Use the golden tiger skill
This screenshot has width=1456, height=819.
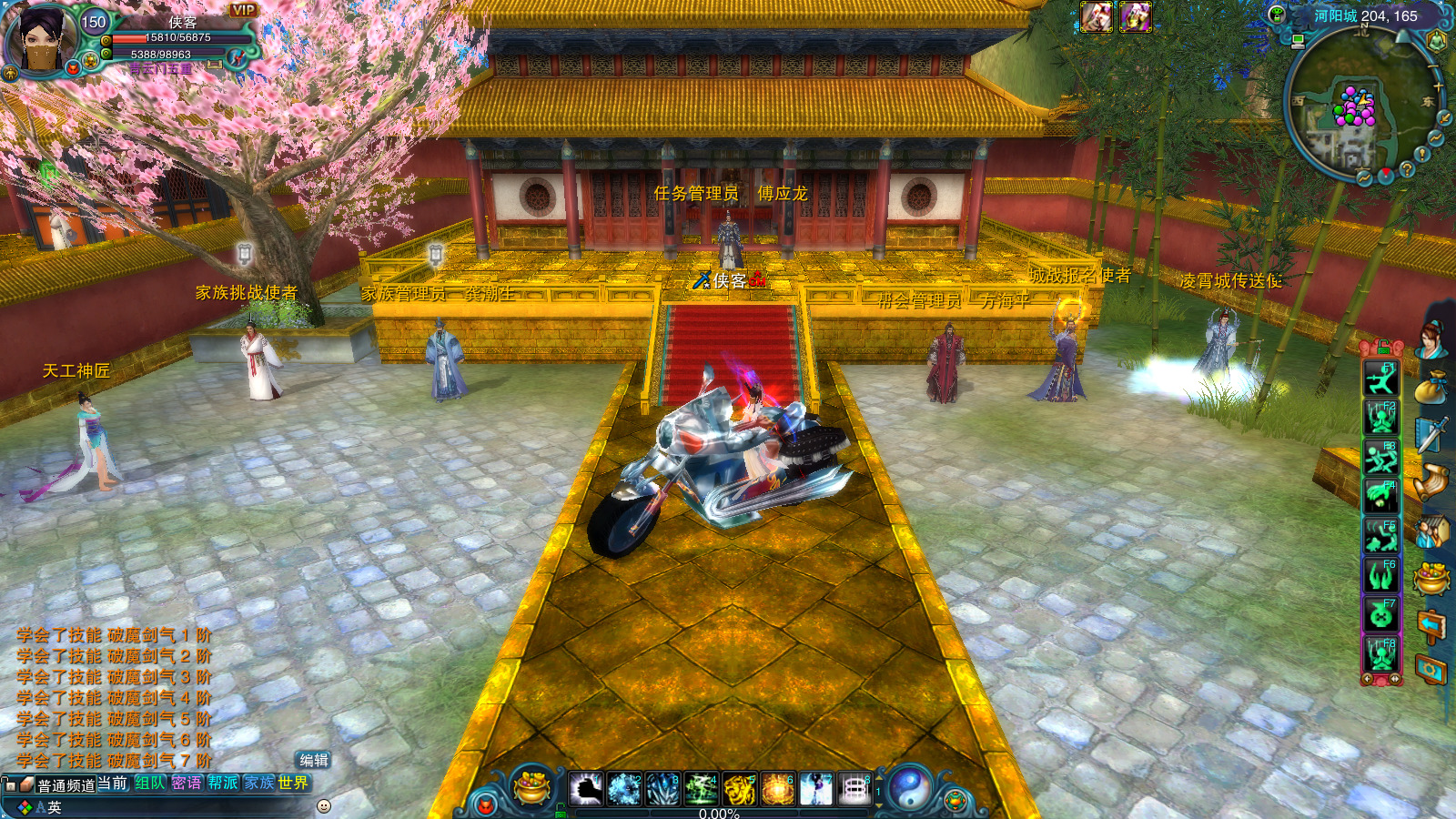pyautogui.click(x=739, y=789)
